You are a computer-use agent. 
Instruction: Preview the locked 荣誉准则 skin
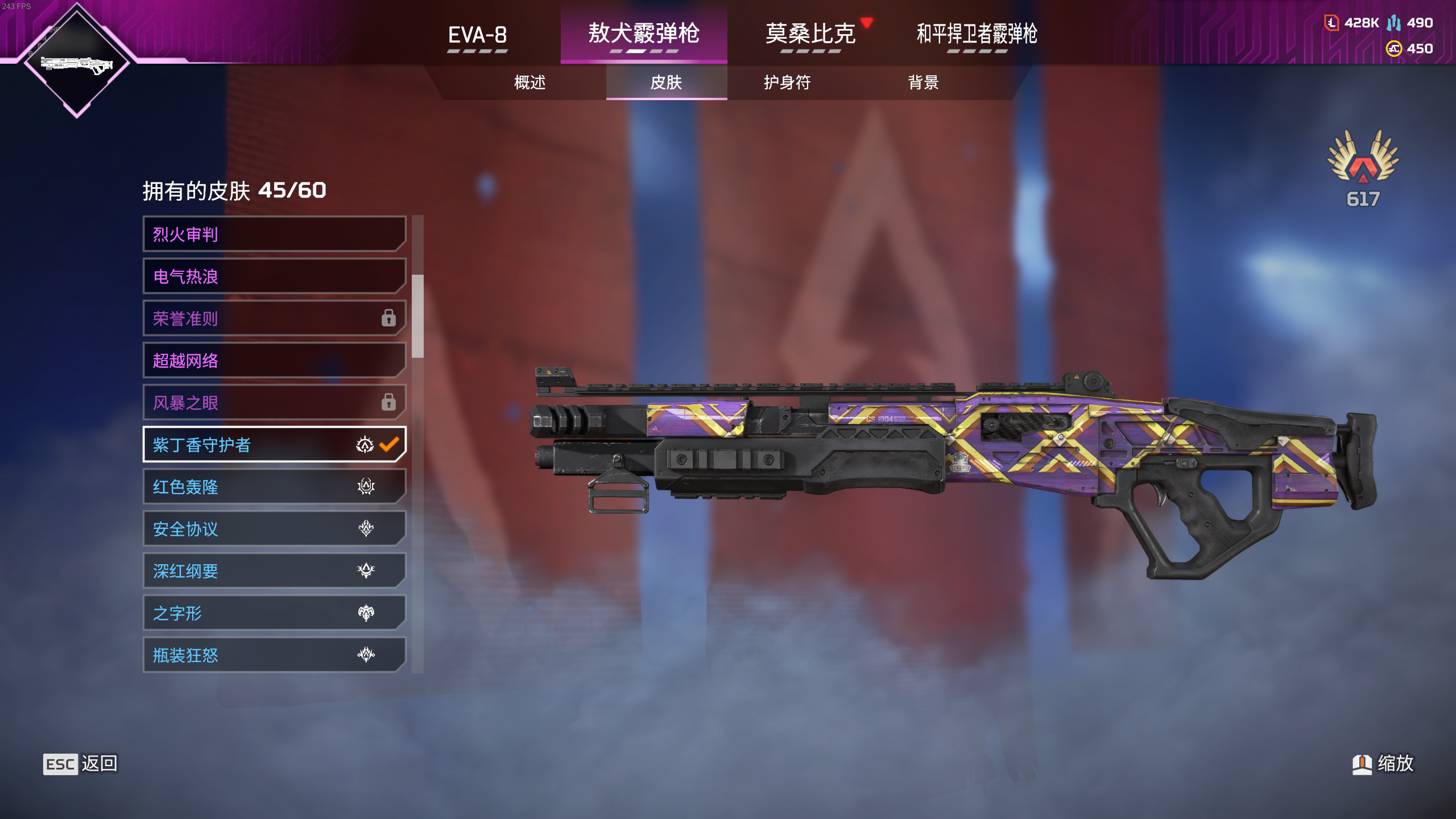[x=274, y=318]
